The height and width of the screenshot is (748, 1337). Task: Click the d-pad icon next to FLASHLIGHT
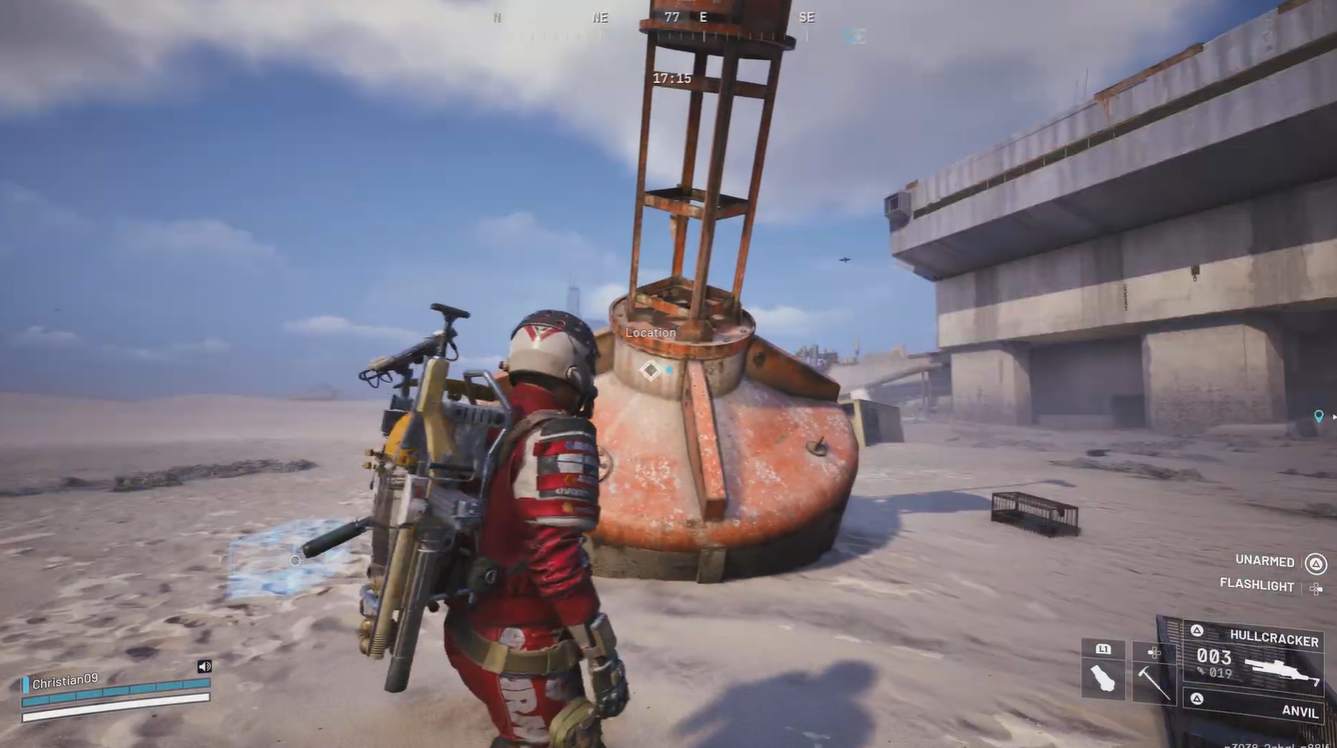click(x=1316, y=588)
